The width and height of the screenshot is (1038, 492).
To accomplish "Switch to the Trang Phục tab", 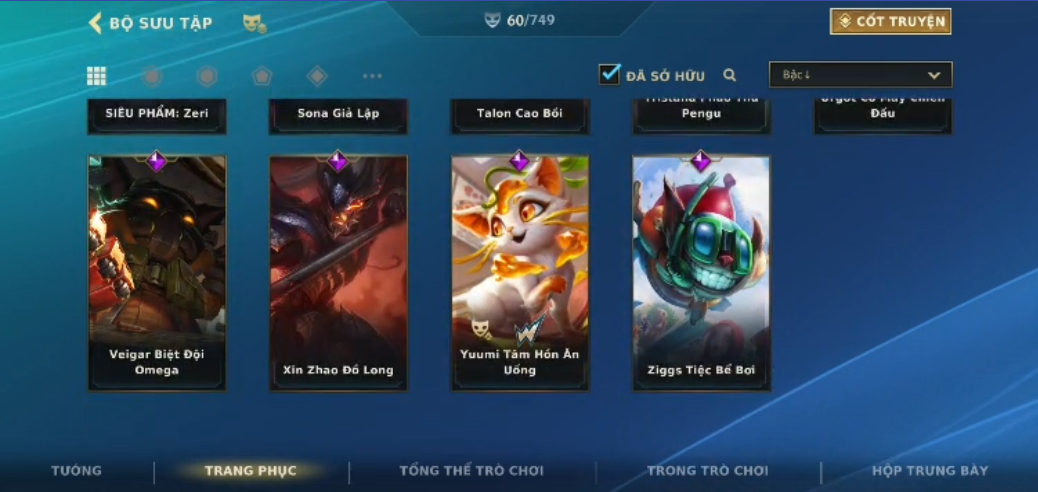I will coord(250,471).
